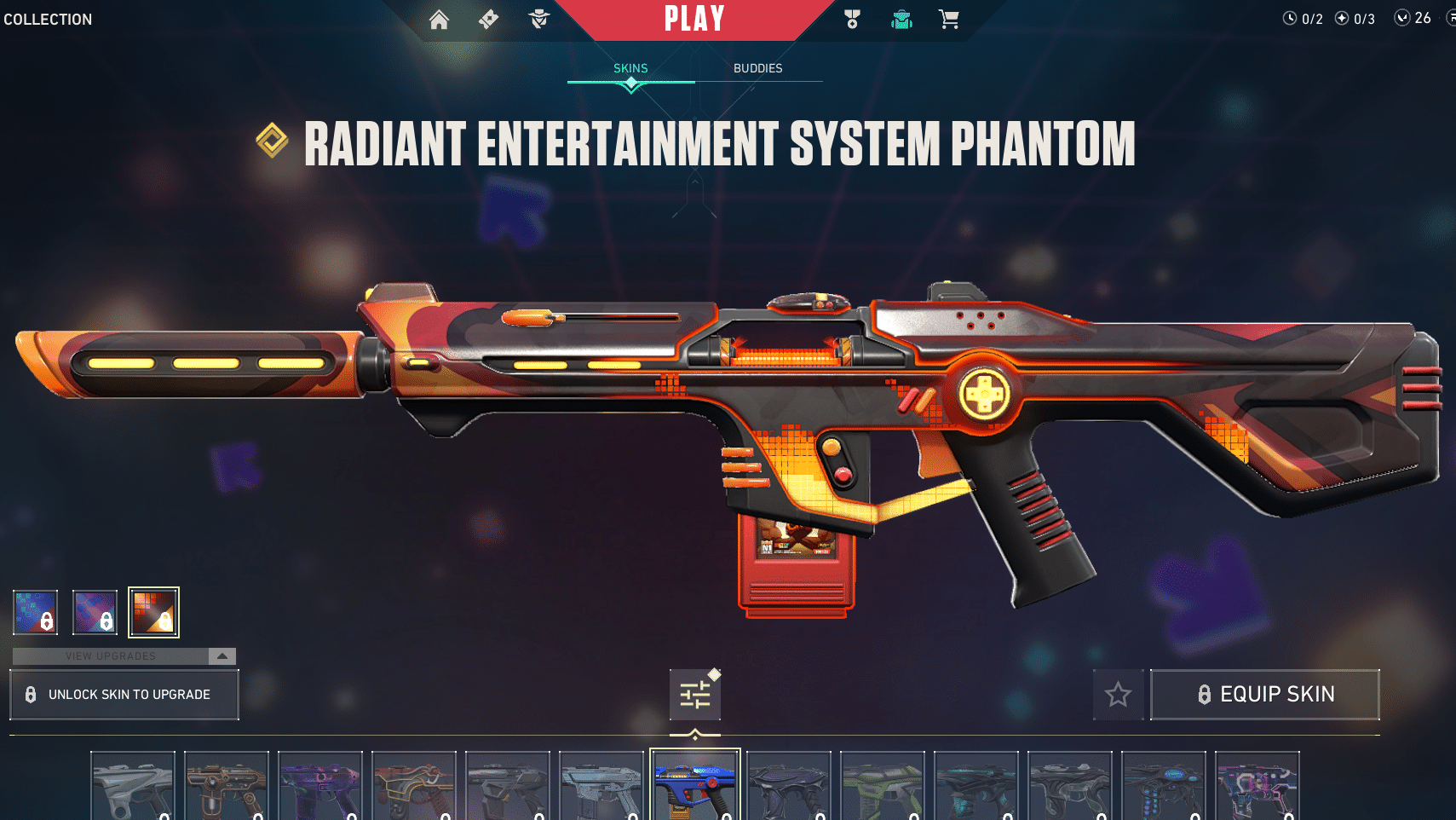1456x820 pixels.
Task: Open the skin level settings sliders icon
Action: [695, 694]
